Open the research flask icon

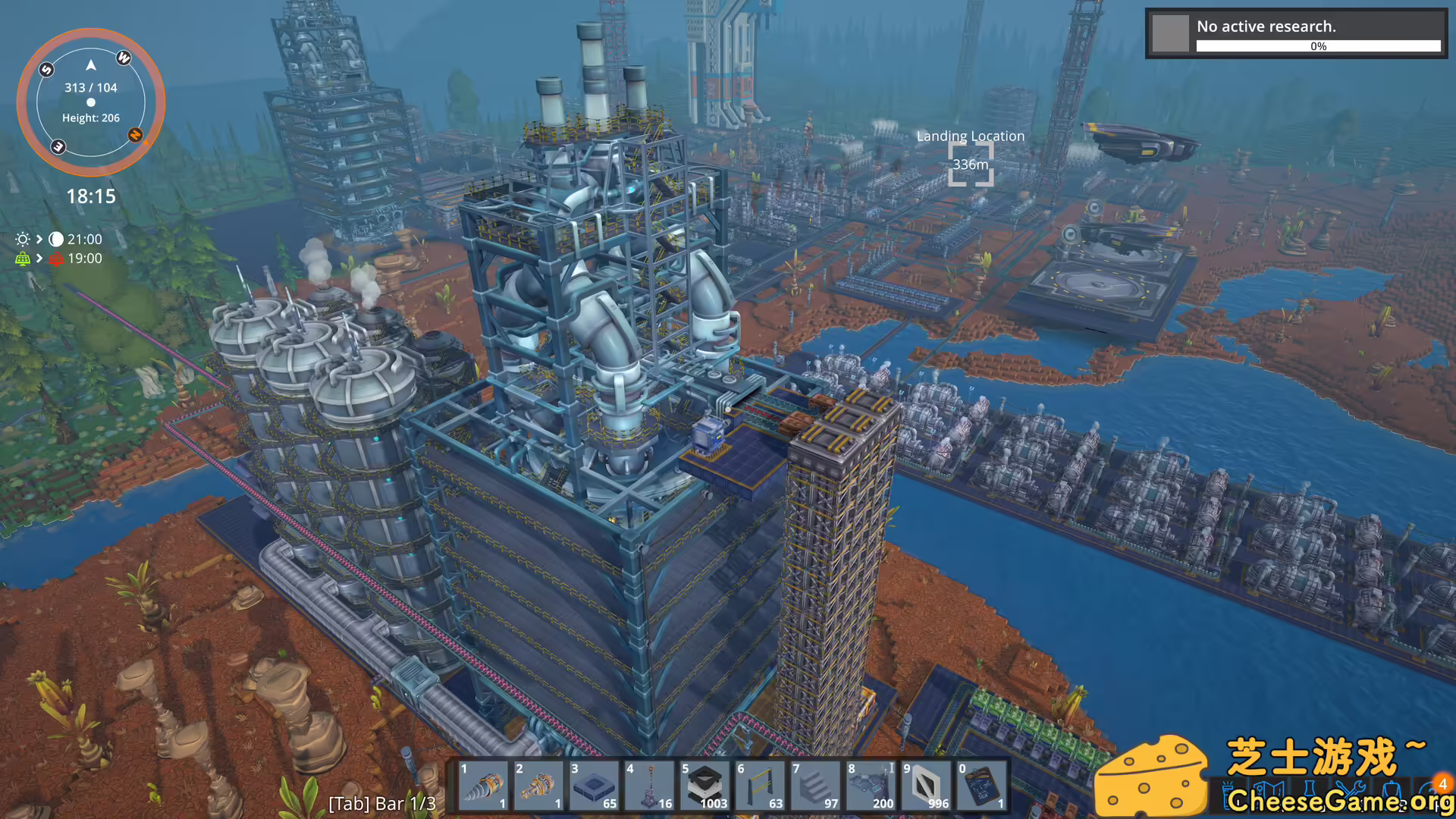(1310, 792)
